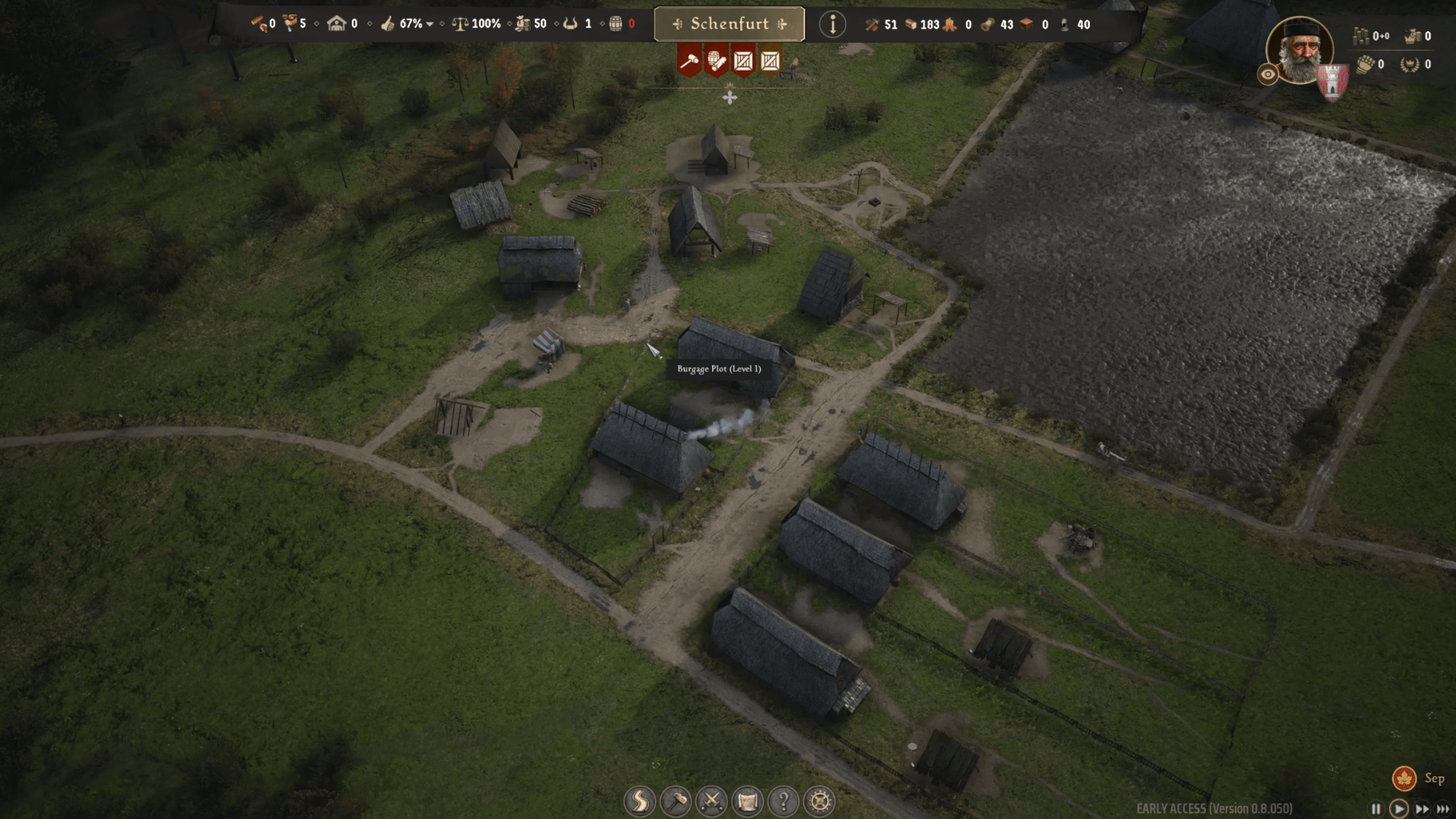Toggle the eye icon beside the portrait

1268,74
